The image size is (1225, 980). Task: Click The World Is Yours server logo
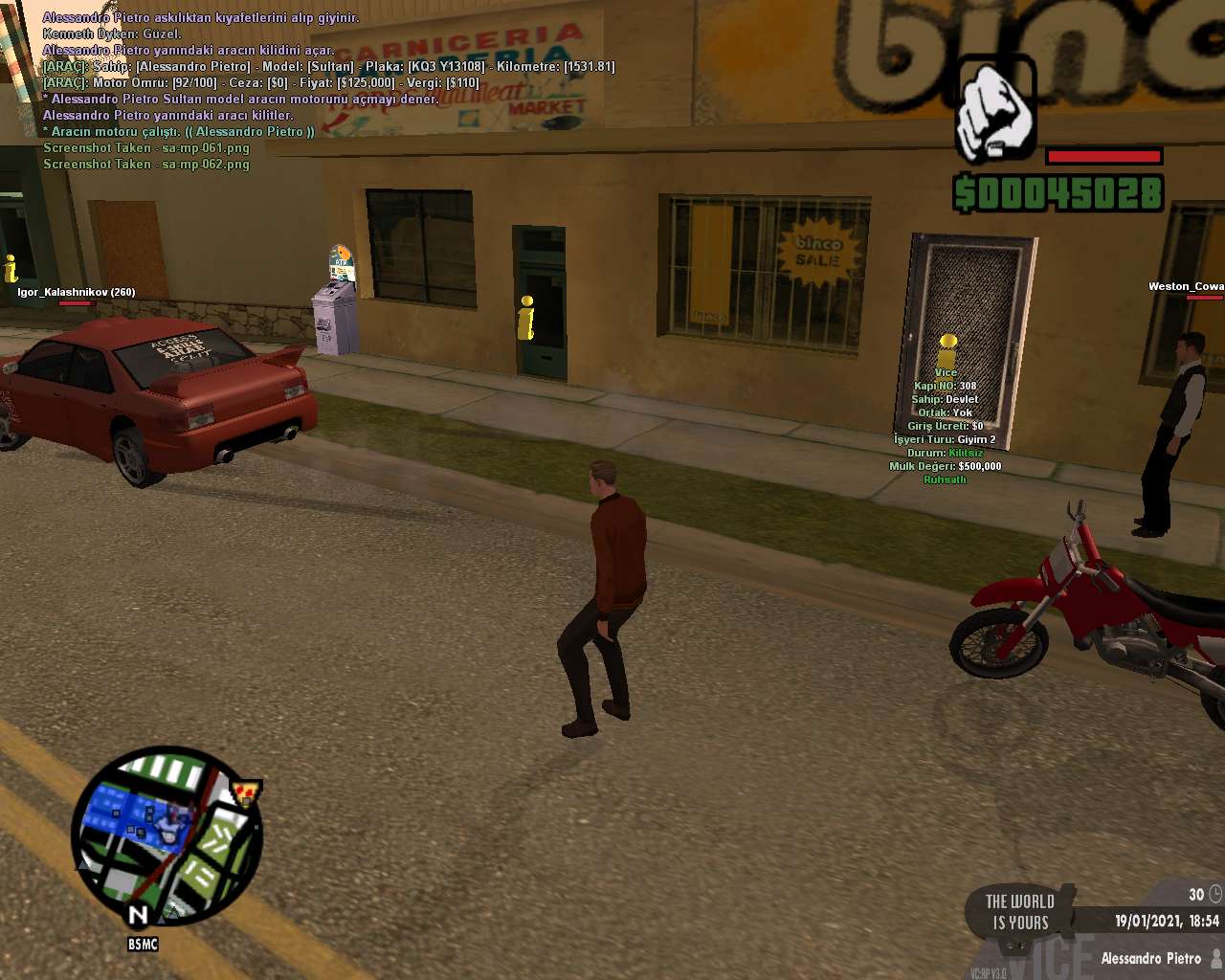pyautogui.click(x=1020, y=912)
